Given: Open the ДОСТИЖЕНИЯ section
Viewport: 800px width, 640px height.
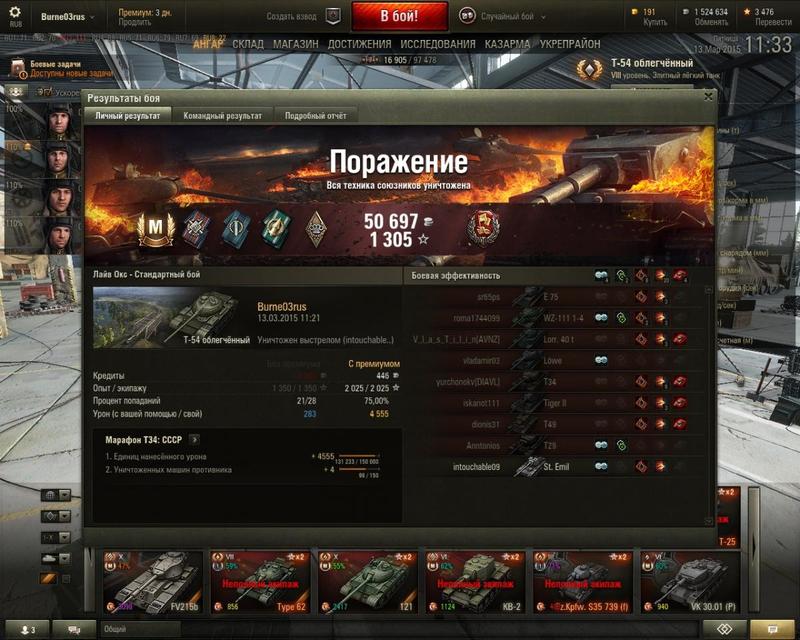Looking at the screenshot, I should pyautogui.click(x=359, y=45).
